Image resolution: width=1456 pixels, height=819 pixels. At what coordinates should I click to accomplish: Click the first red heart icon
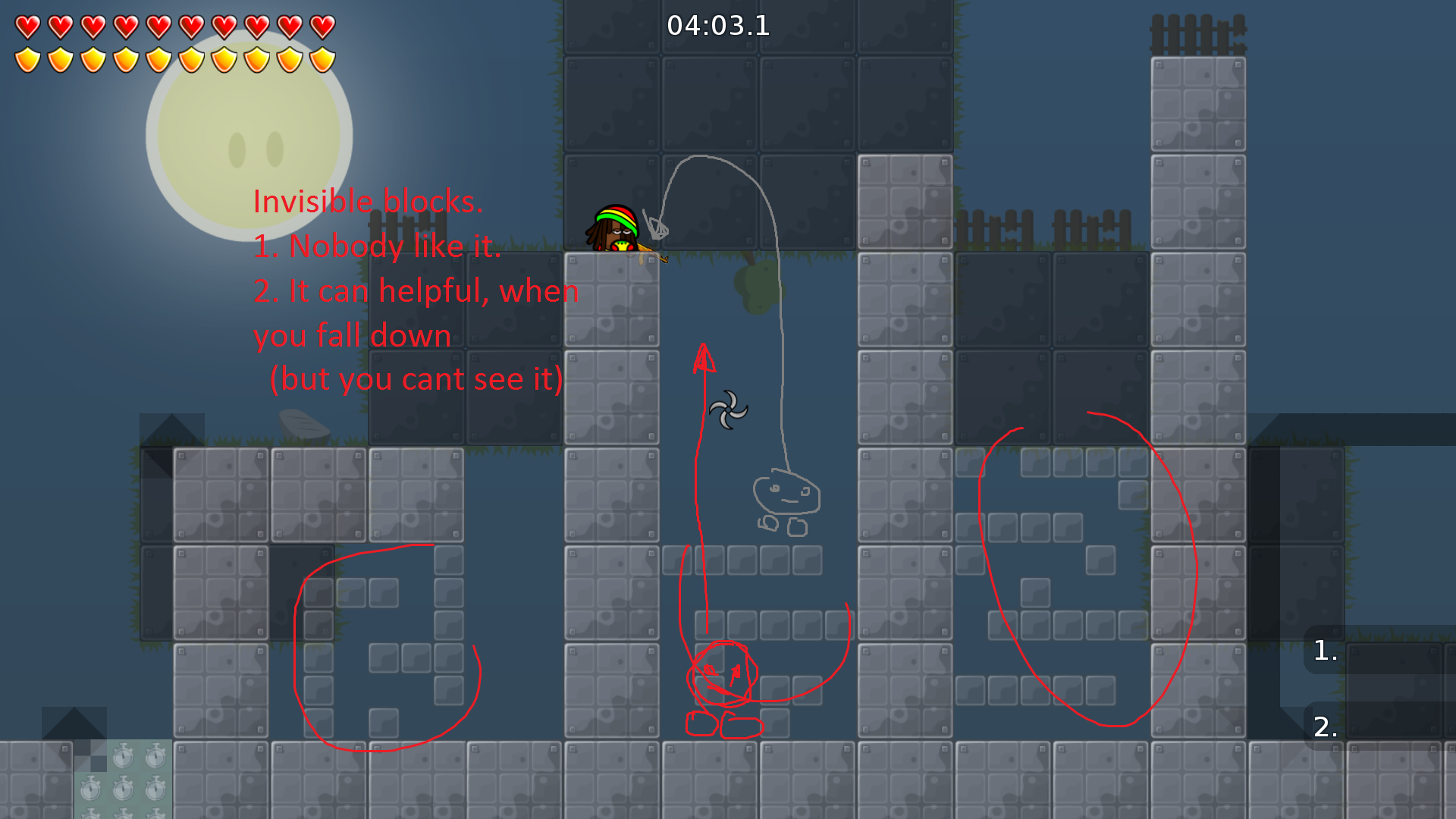pyautogui.click(x=28, y=26)
